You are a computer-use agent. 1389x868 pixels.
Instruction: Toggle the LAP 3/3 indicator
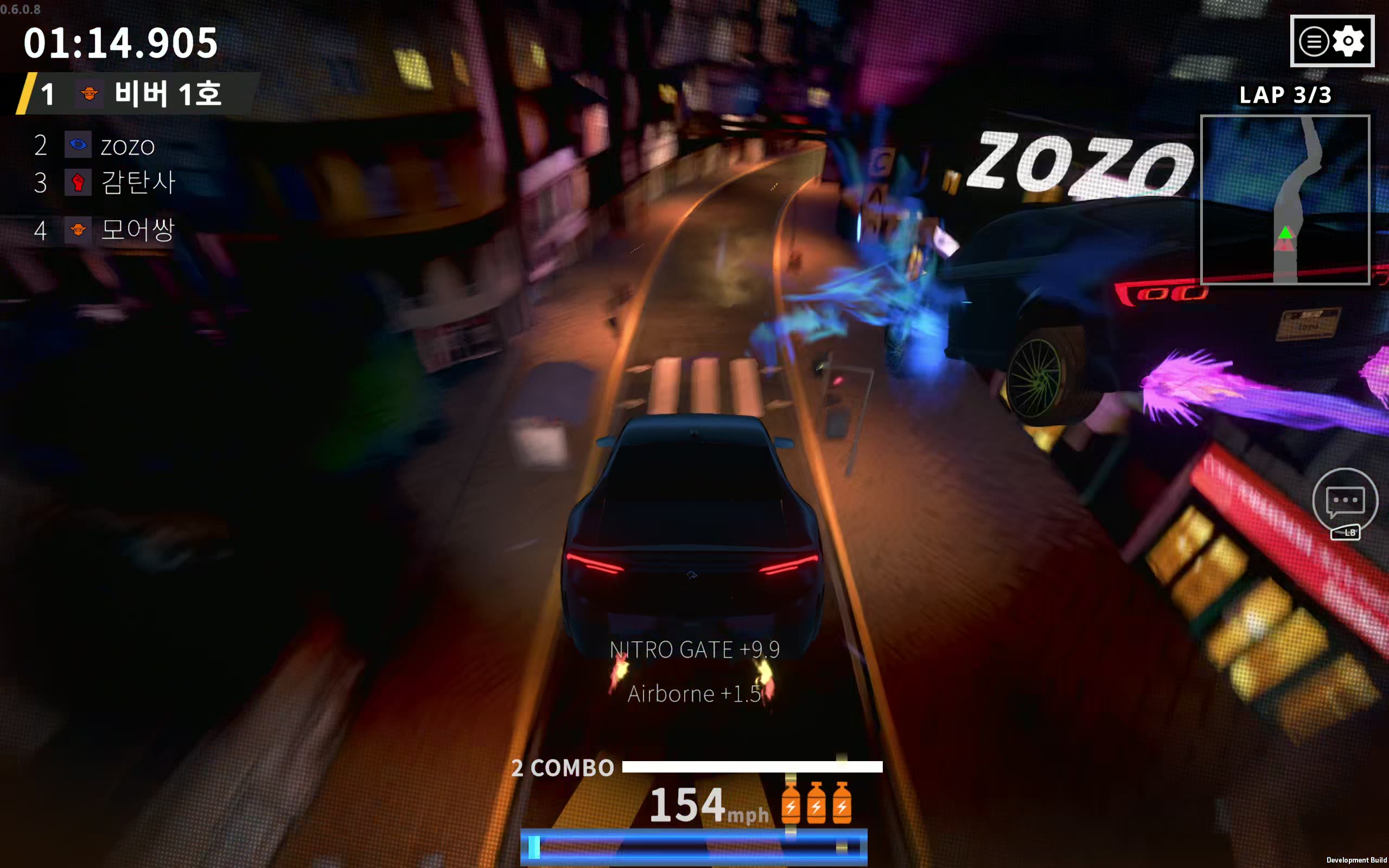[x=1286, y=95]
